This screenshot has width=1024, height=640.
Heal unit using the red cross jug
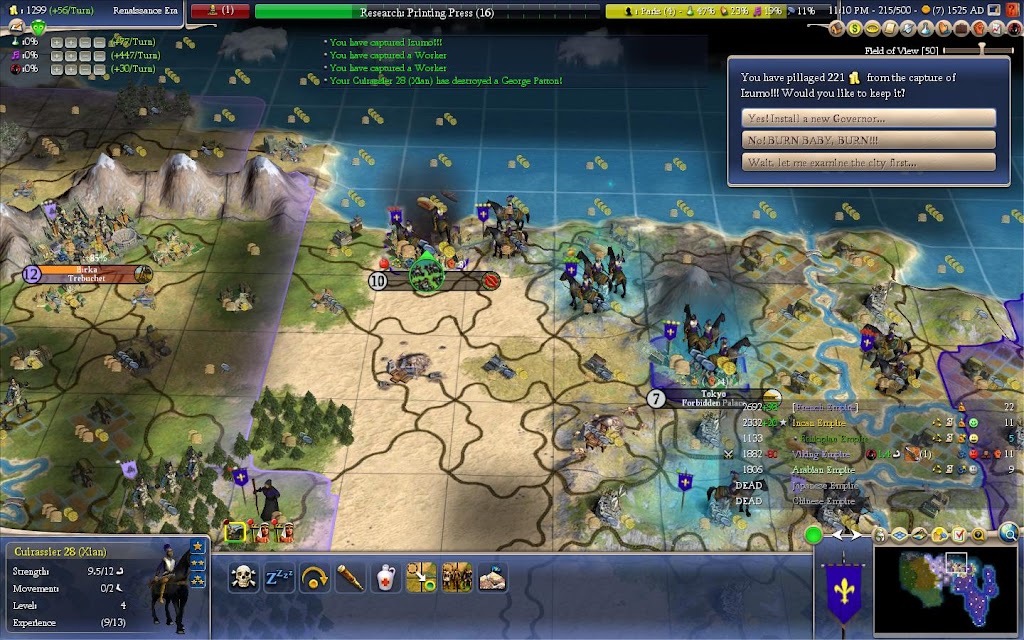(x=386, y=577)
